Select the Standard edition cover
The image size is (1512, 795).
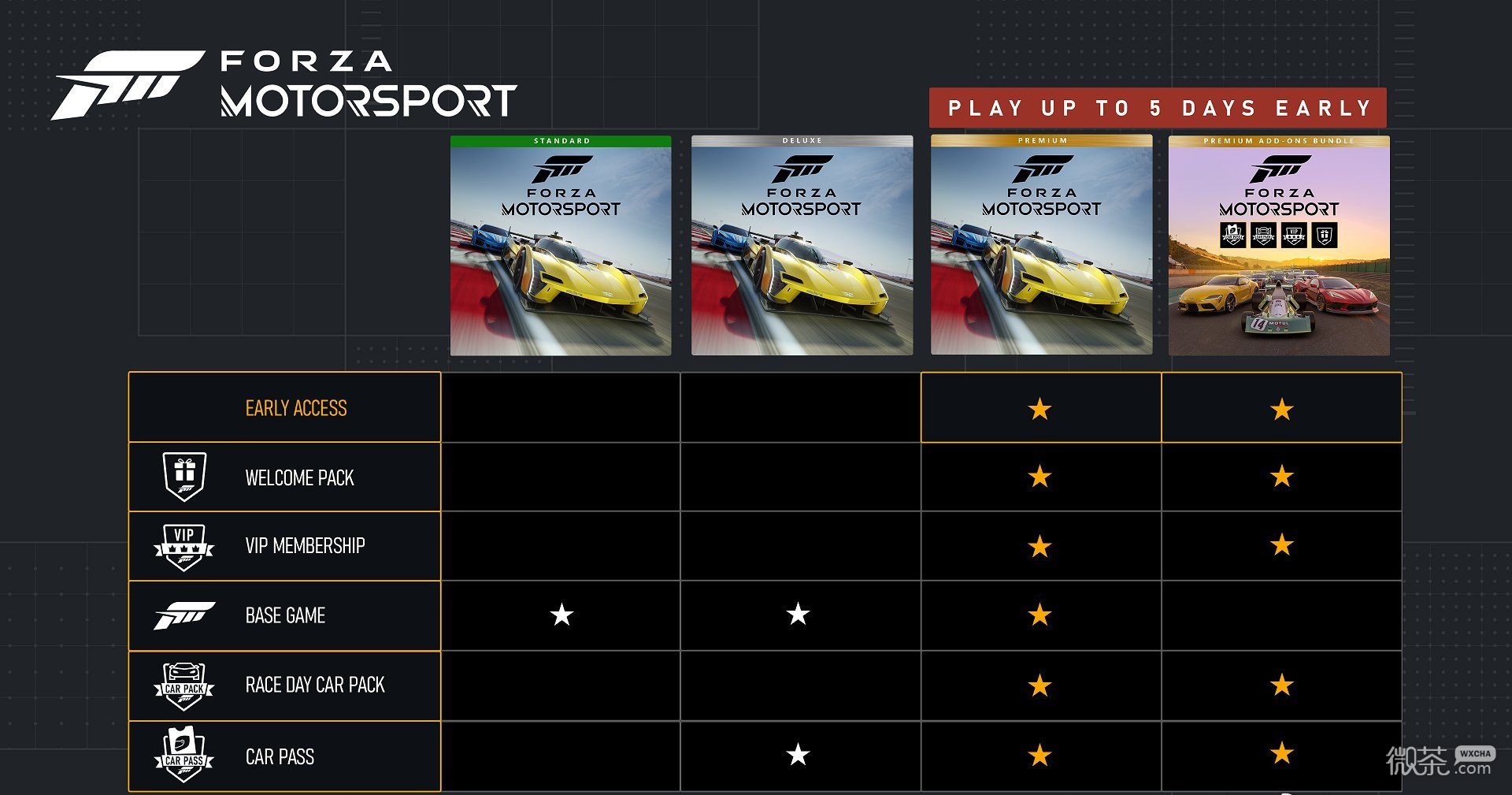(x=561, y=245)
